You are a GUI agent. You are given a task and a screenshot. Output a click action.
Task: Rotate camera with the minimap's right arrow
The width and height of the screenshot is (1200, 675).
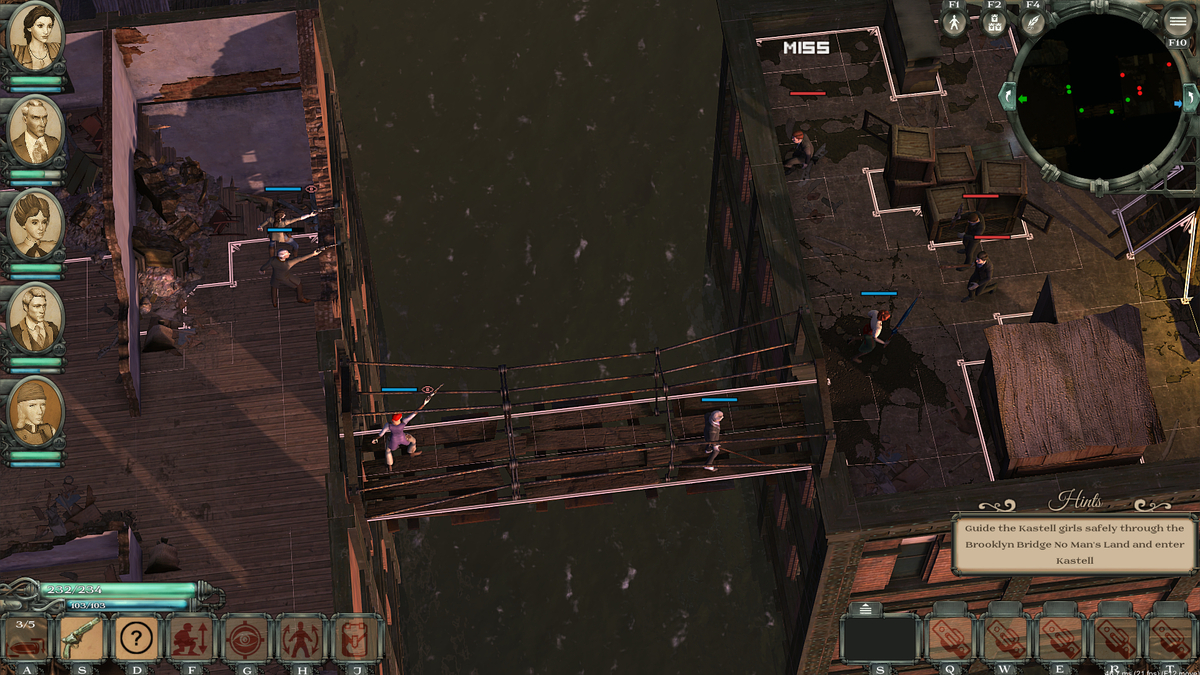(1189, 97)
